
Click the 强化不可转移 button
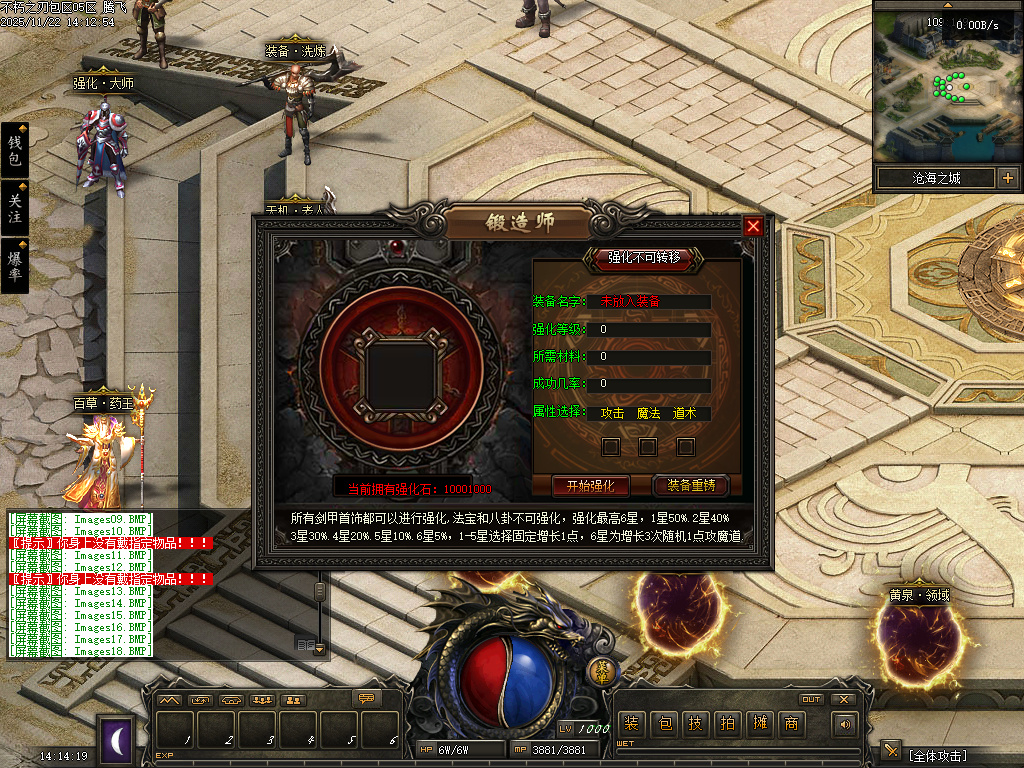point(644,258)
